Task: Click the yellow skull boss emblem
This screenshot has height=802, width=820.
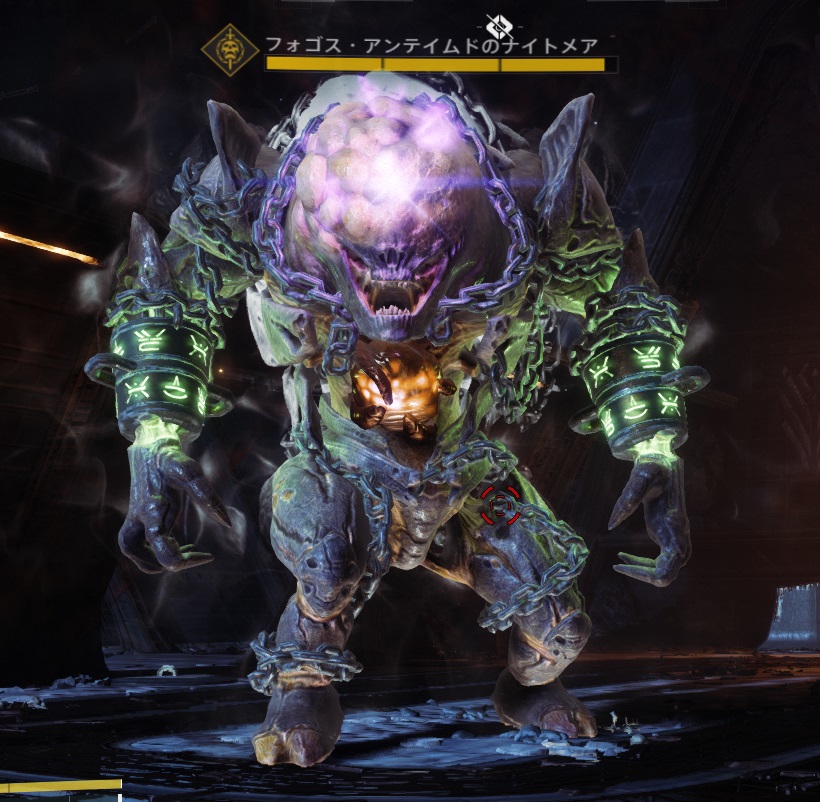Action: [x=230, y=52]
